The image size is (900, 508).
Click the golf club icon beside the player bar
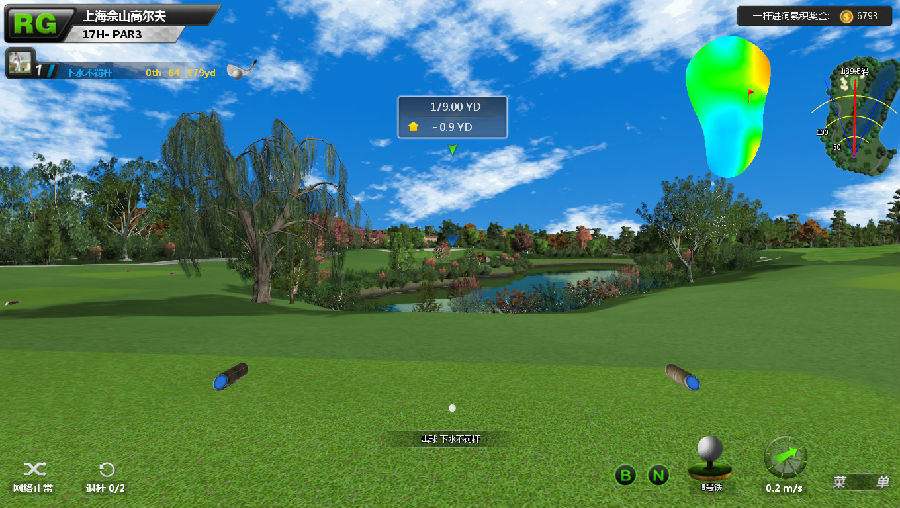(x=241, y=69)
